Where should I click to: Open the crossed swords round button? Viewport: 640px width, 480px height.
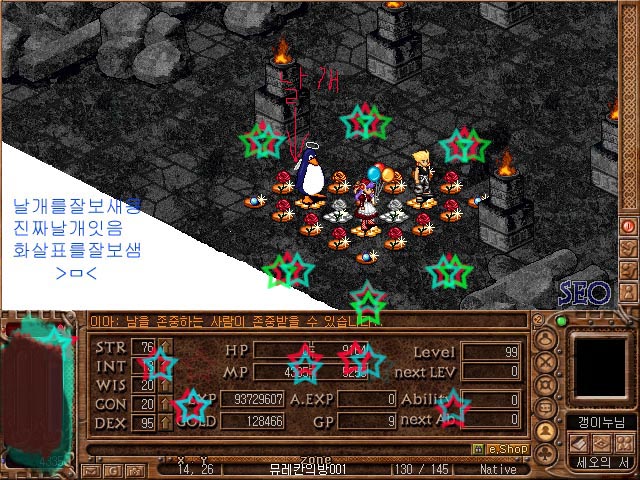[x=547, y=361]
